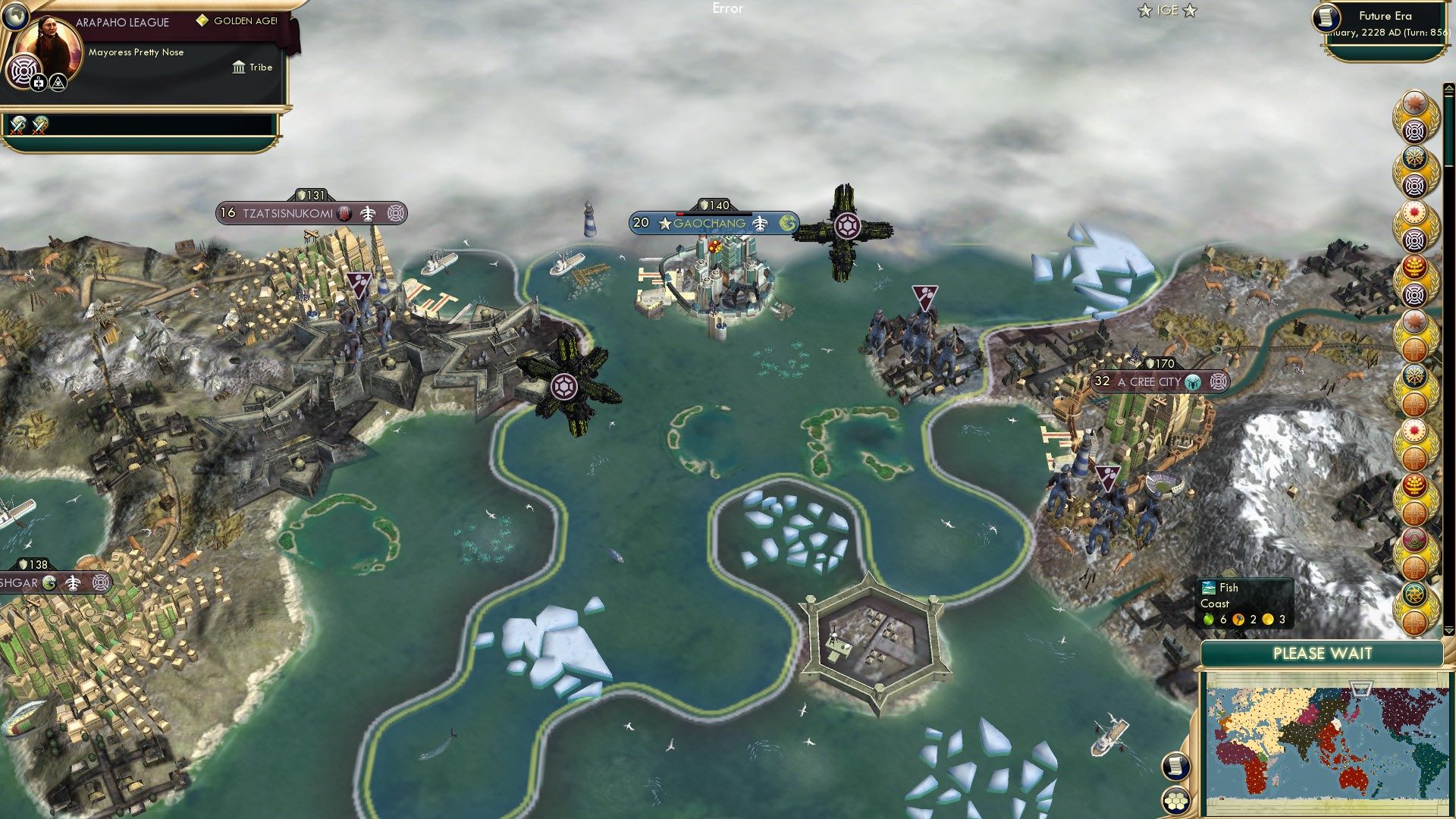Click the PLEASE WAIT banner
1456x819 pixels.
1323,653
